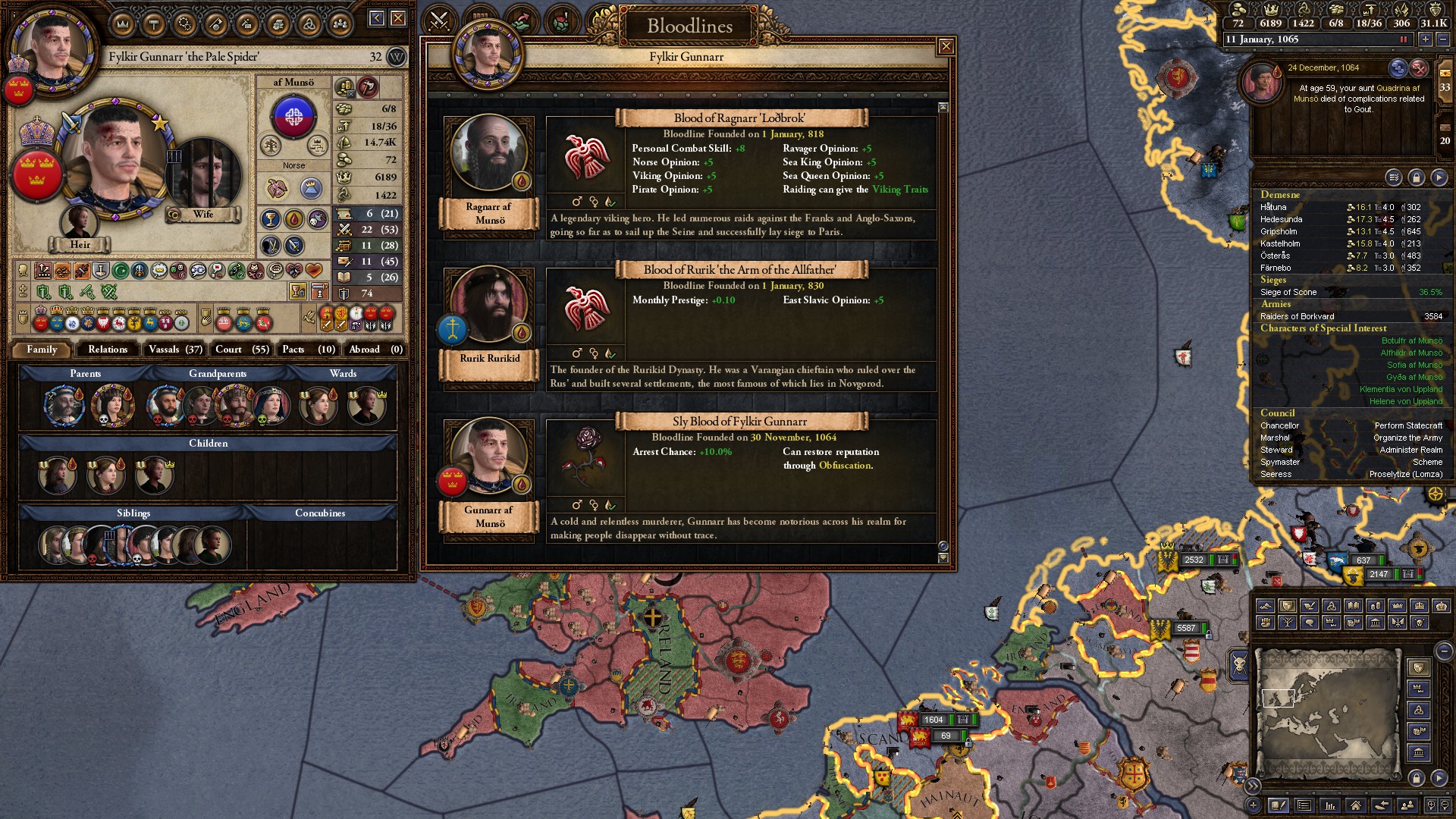Click the world minimap
Viewport: 1456px width, 819px height.
click(x=1327, y=713)
